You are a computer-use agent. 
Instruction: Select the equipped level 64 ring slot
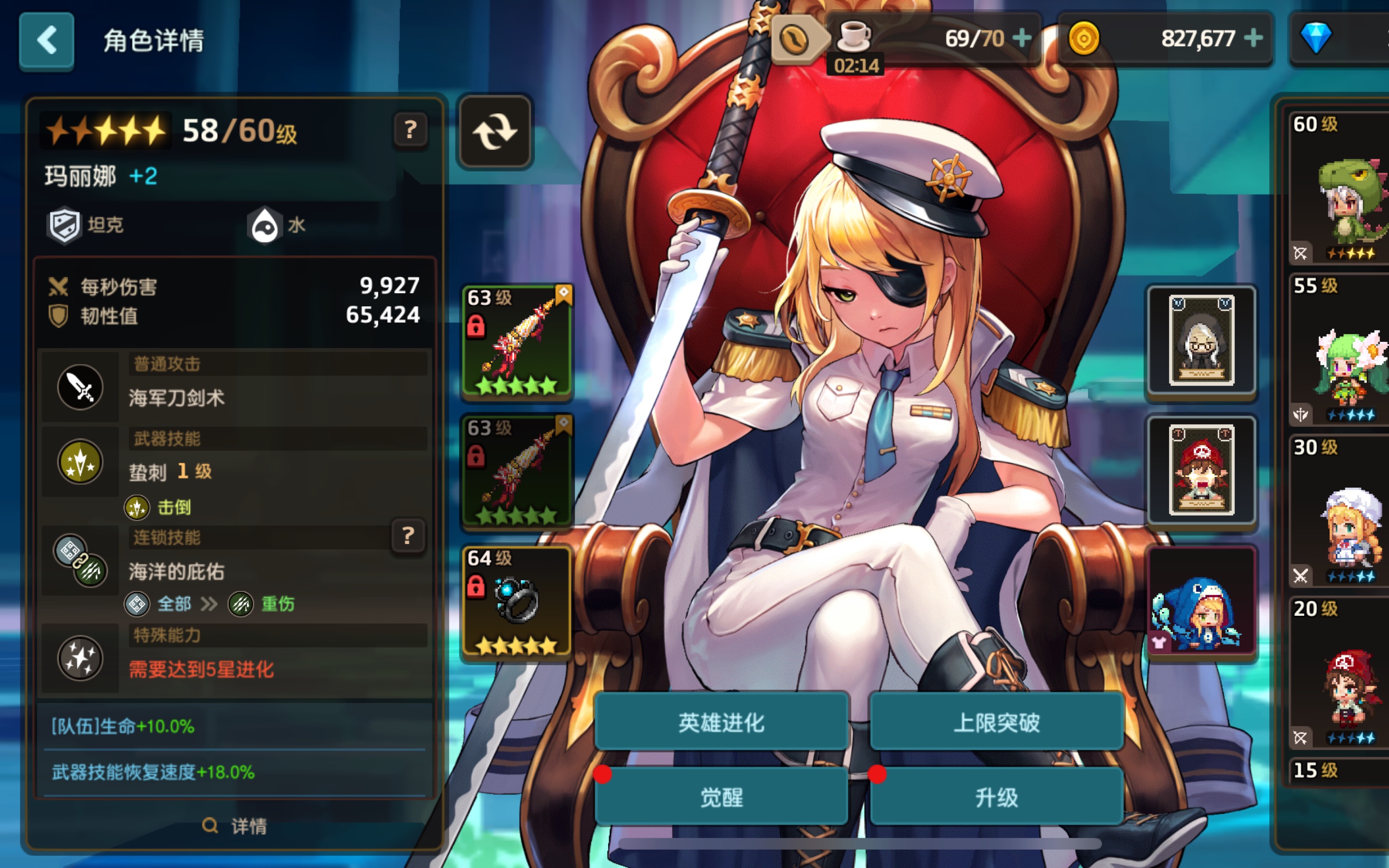pyautogui.click(x=517, y=602)
